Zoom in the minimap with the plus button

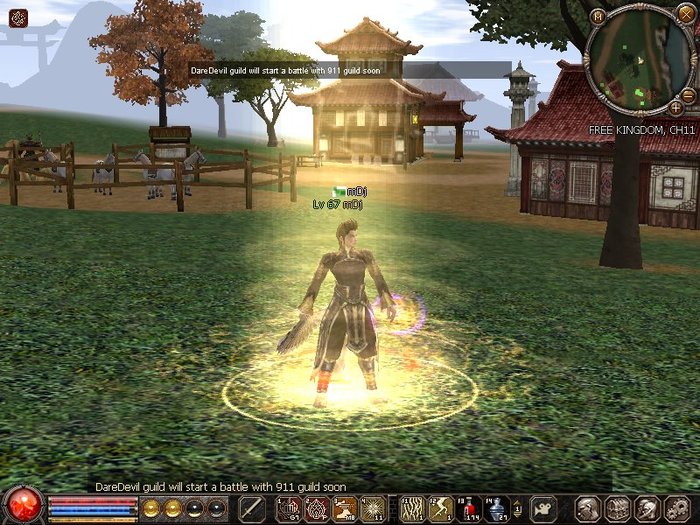pyautogui.click(x=676, y=106)
